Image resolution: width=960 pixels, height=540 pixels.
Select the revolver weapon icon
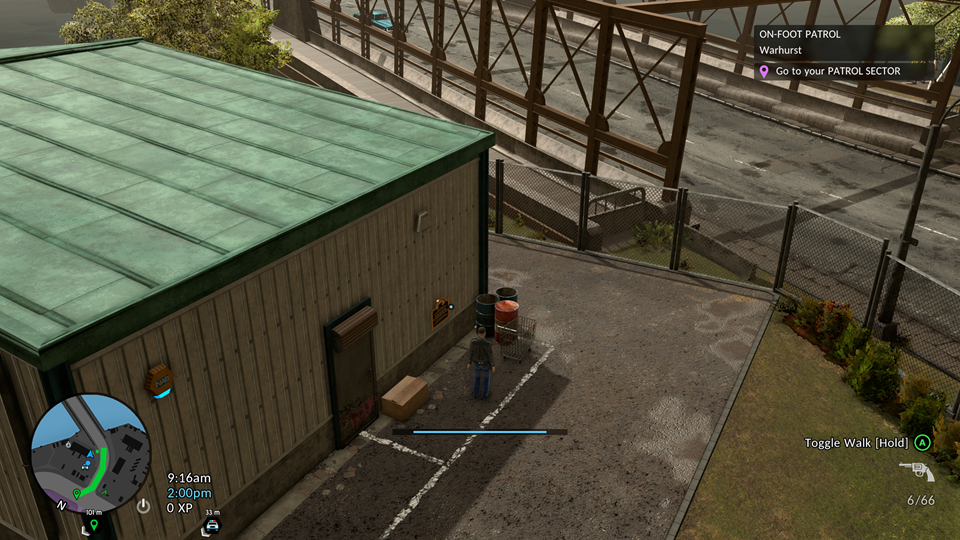click(x=916, y=472)
